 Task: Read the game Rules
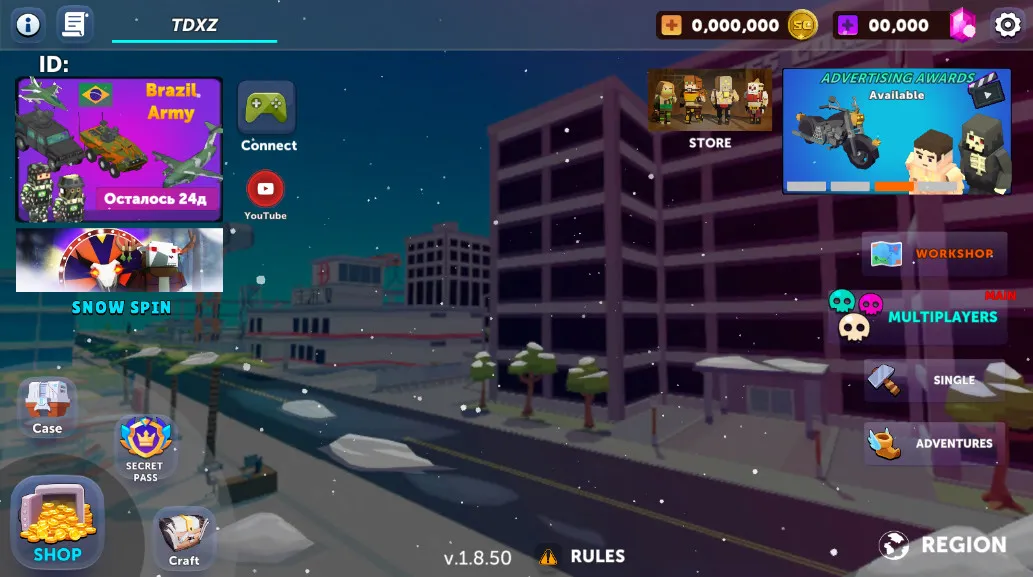point(583,556)
